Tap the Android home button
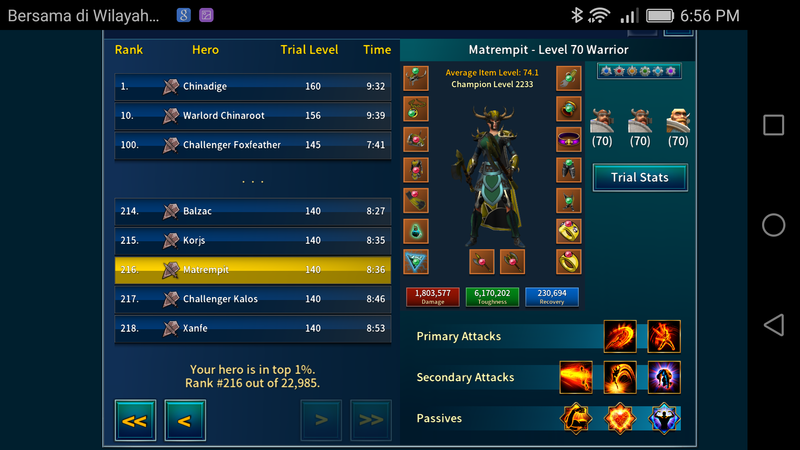800x450 pixels. pos(773,225)
